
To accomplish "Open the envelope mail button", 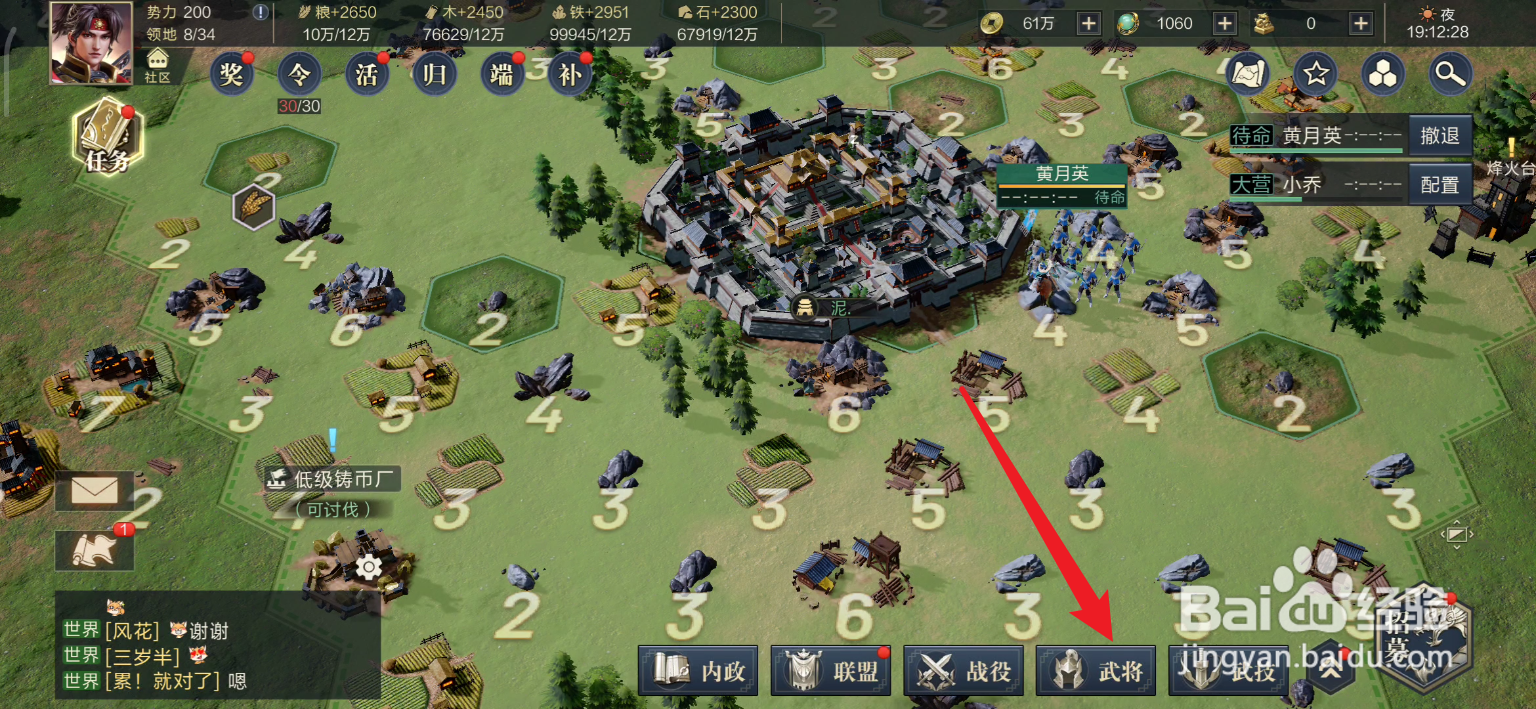I will click(95, 491).
